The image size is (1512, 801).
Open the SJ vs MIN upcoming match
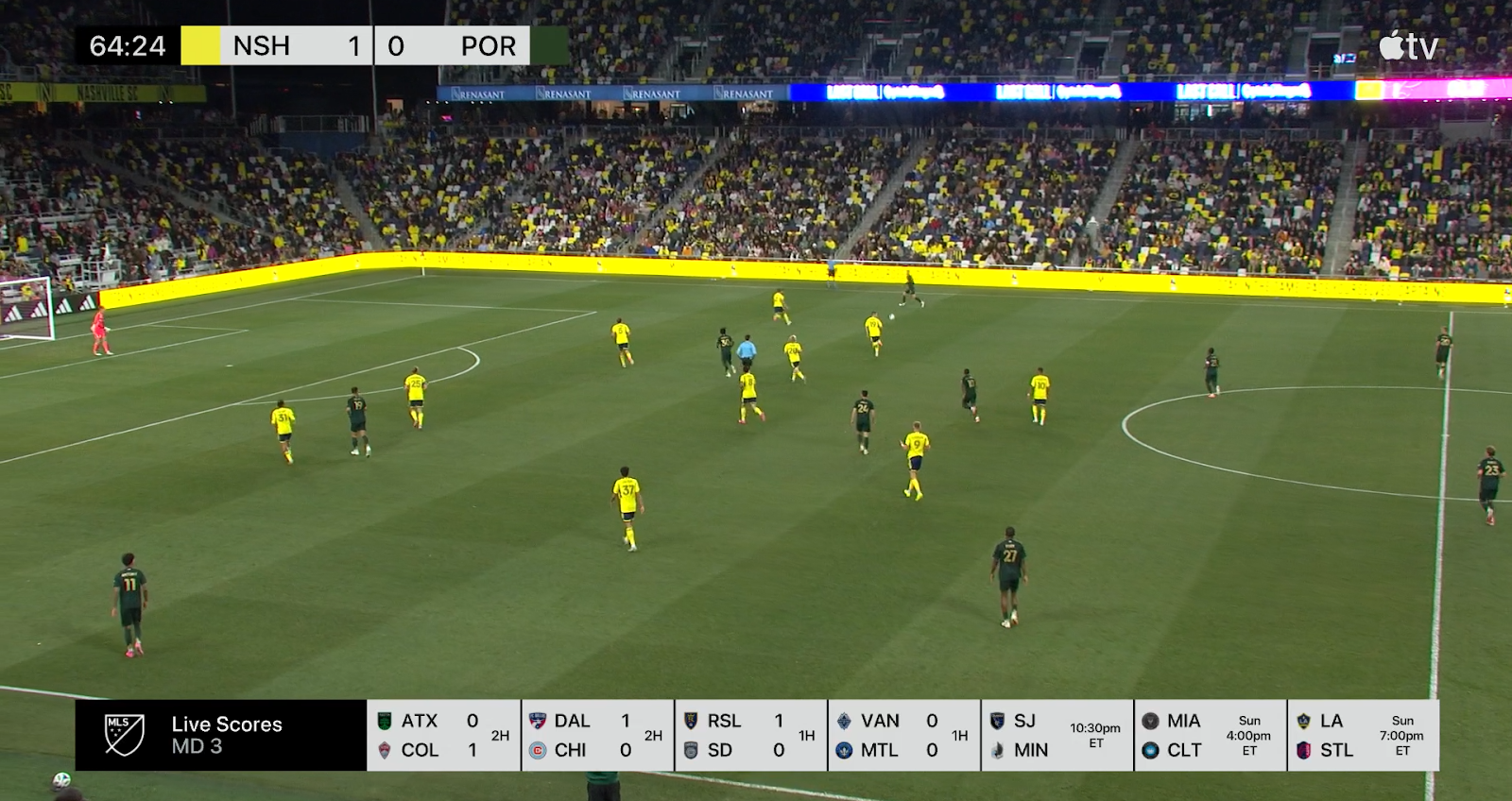click(1057, 735)
